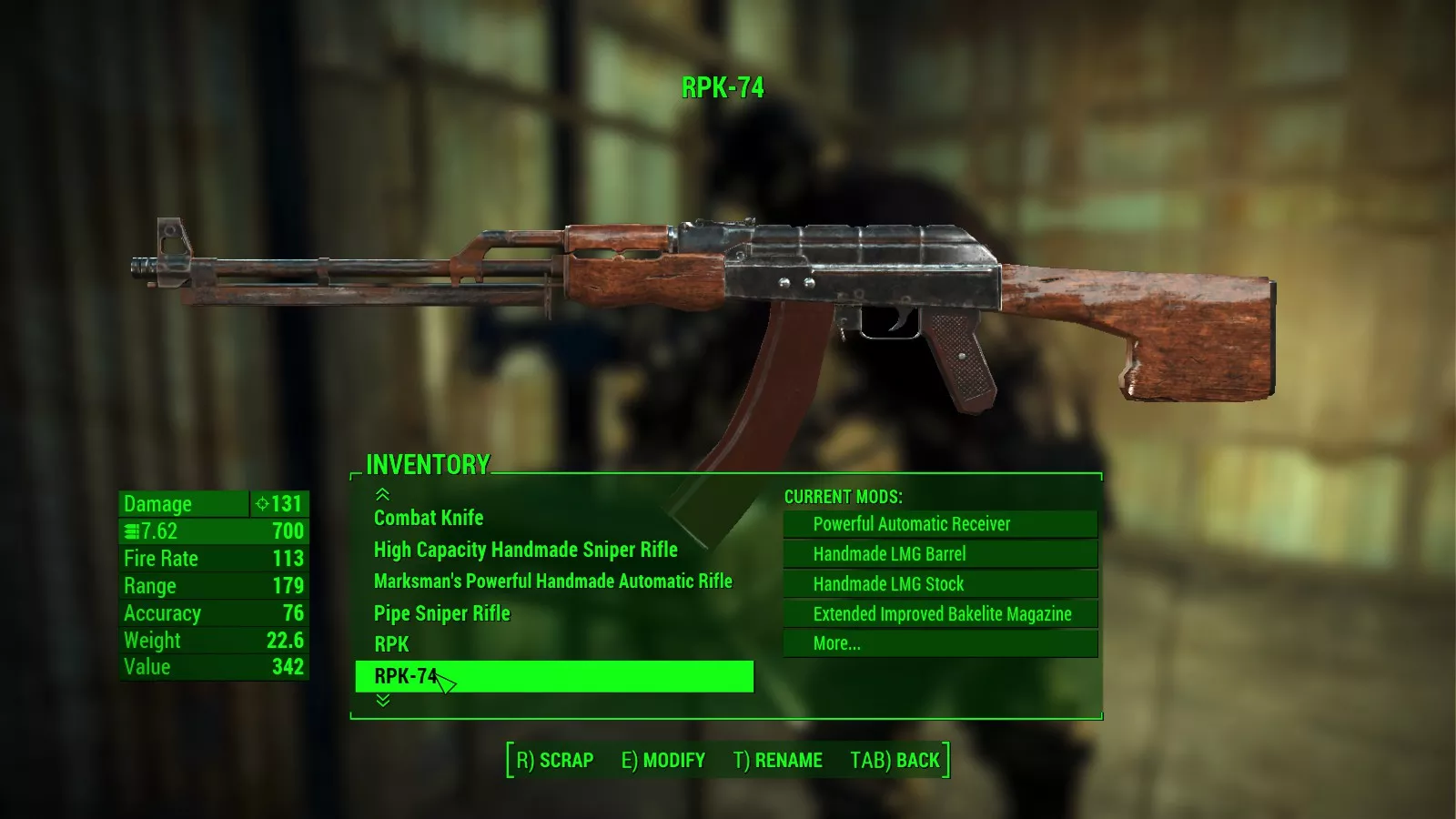Screen dimensions: 1456x819
Task: Go back with the Back button
Action: click(x=895, y=760)
